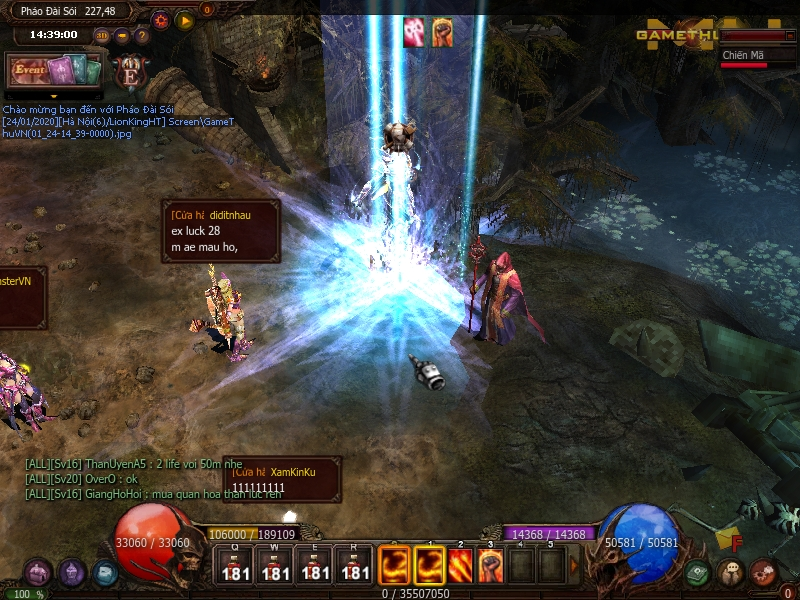Image resolution: width=800 pixels, height=600 pixels.
Task: Use the potion in the E slot
Action: 315,564
